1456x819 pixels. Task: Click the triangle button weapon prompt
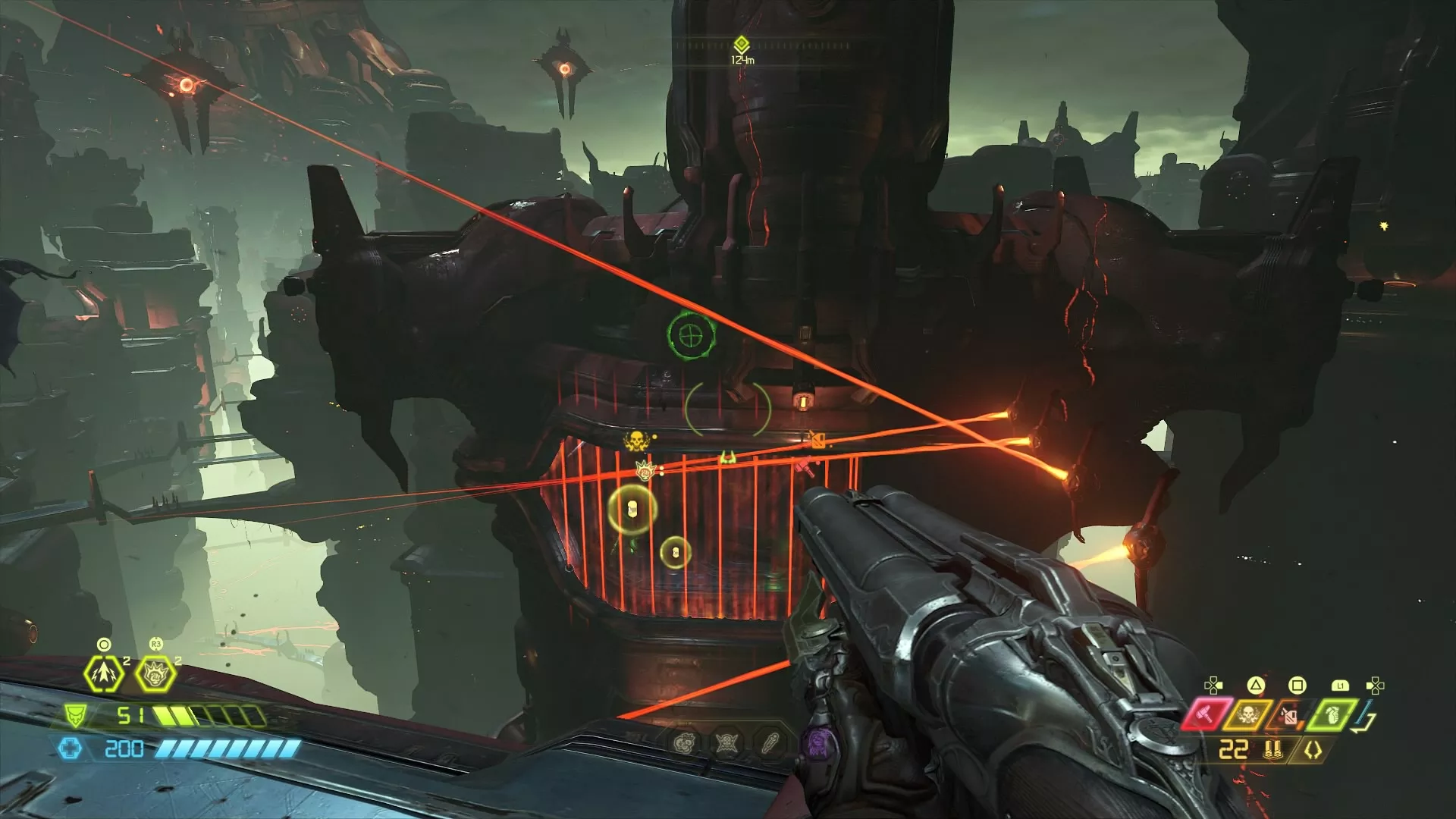1257,686
